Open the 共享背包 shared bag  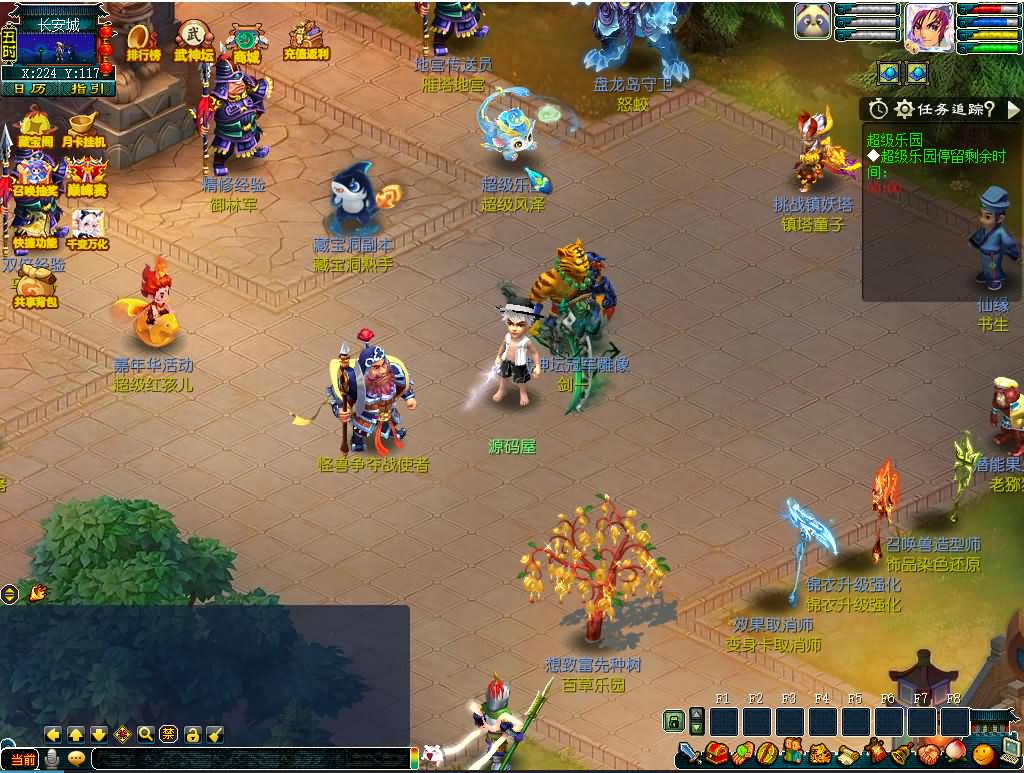click(x=36, y=285)
